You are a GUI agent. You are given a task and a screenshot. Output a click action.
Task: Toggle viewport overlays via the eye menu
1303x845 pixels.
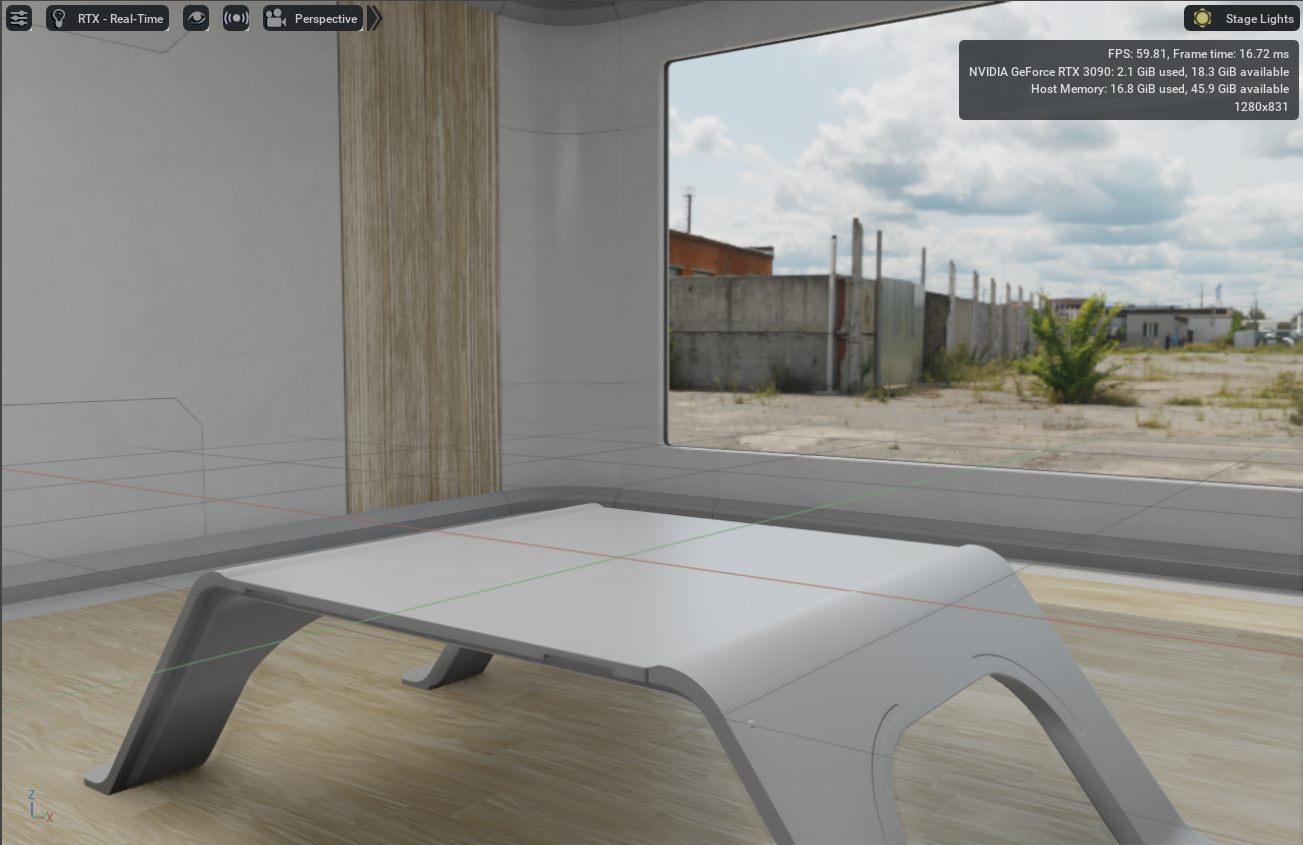(x=196, y=18)
